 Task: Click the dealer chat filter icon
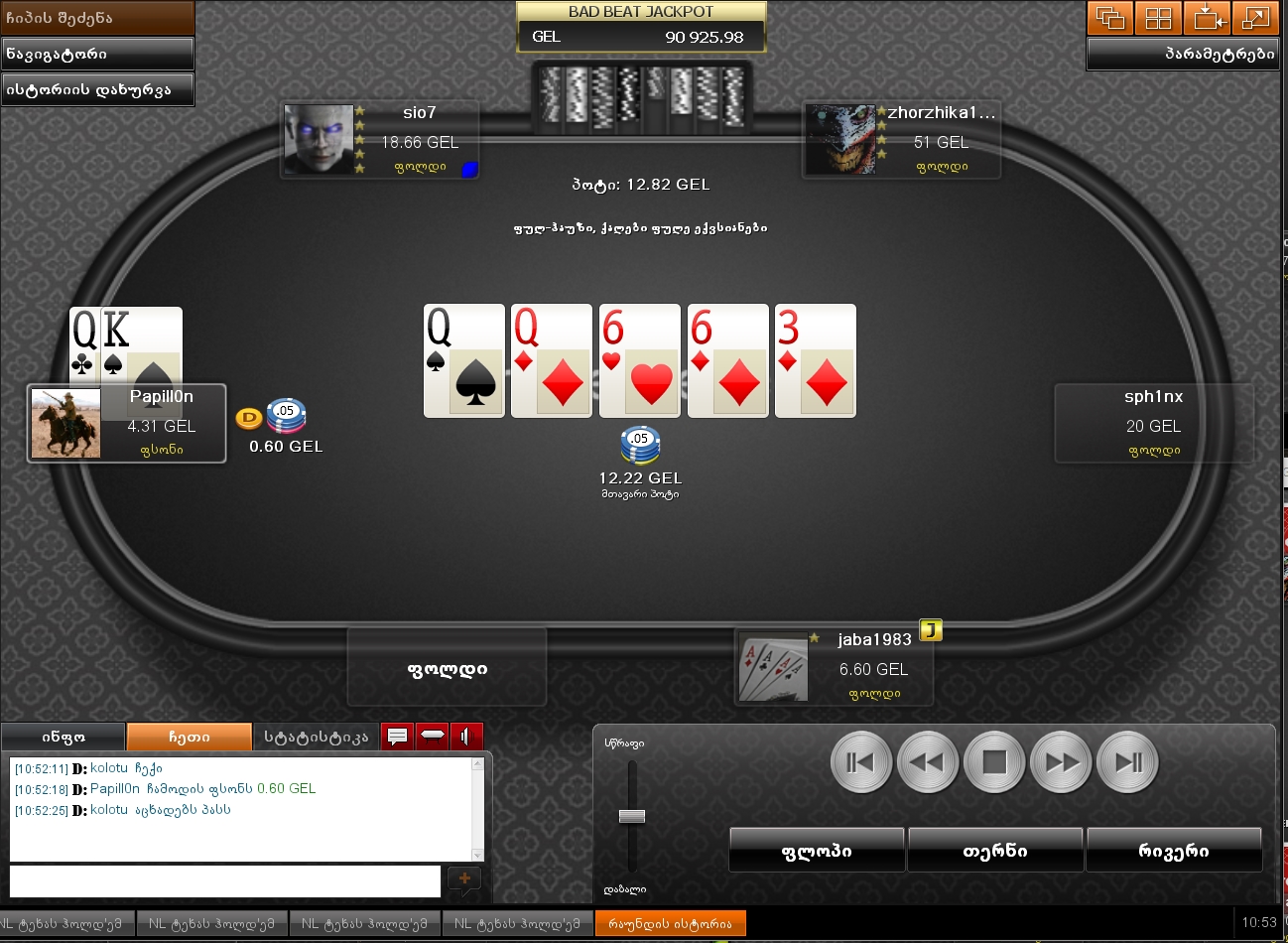[432, 736]
